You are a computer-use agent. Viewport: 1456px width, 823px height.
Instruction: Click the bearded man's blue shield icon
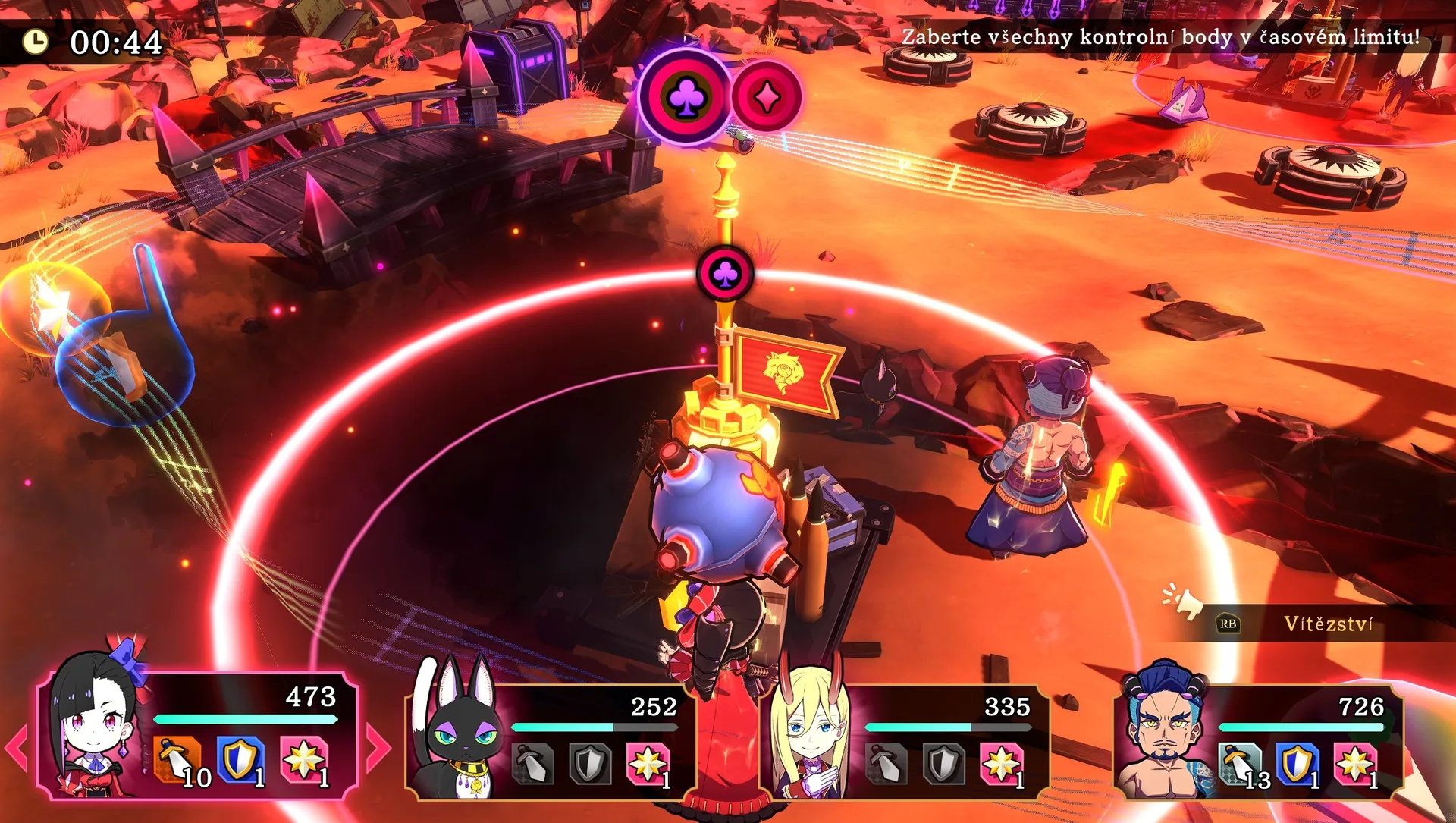point(1298,763)
